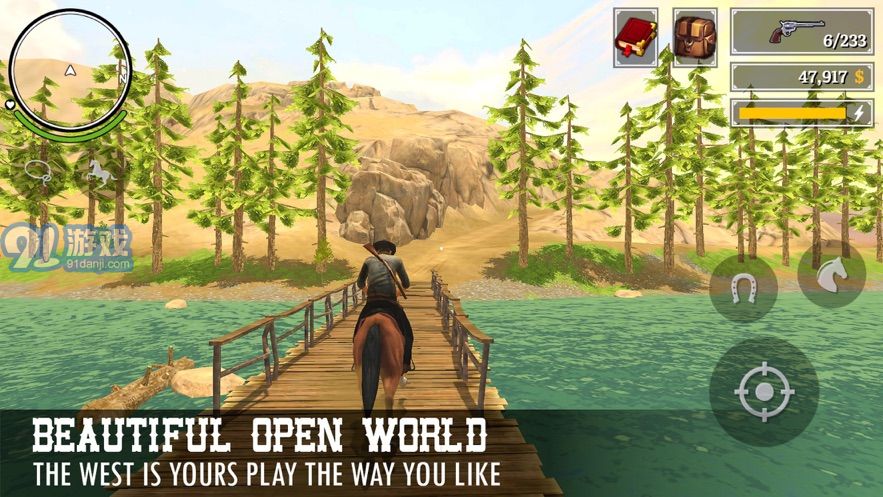The width and height of the screenshot is (883, 497).
Task: Open the leather backpack inventory
Action: tap(694, 38)
